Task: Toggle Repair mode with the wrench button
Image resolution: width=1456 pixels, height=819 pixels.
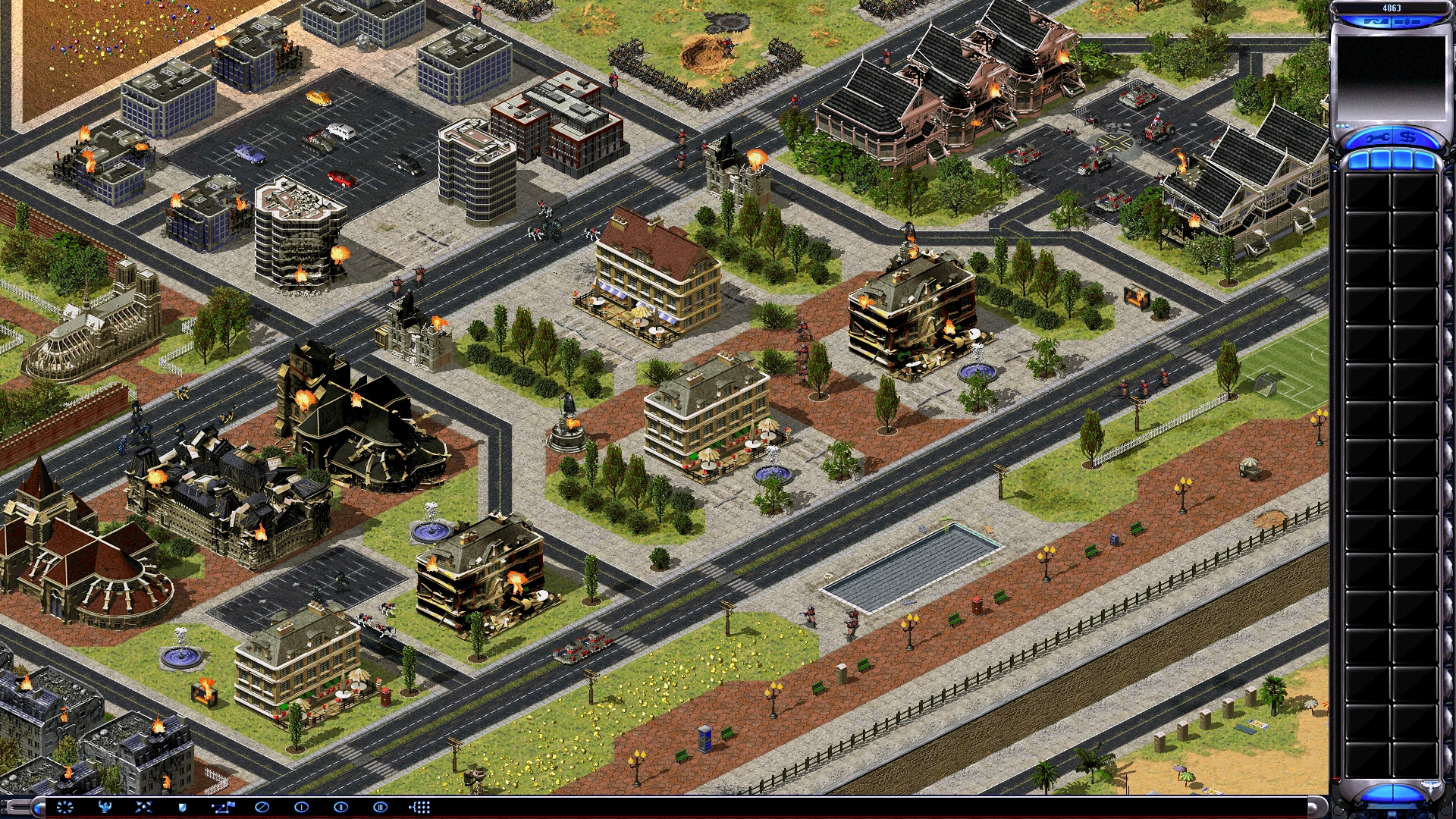Action: tap(1379, 137)
